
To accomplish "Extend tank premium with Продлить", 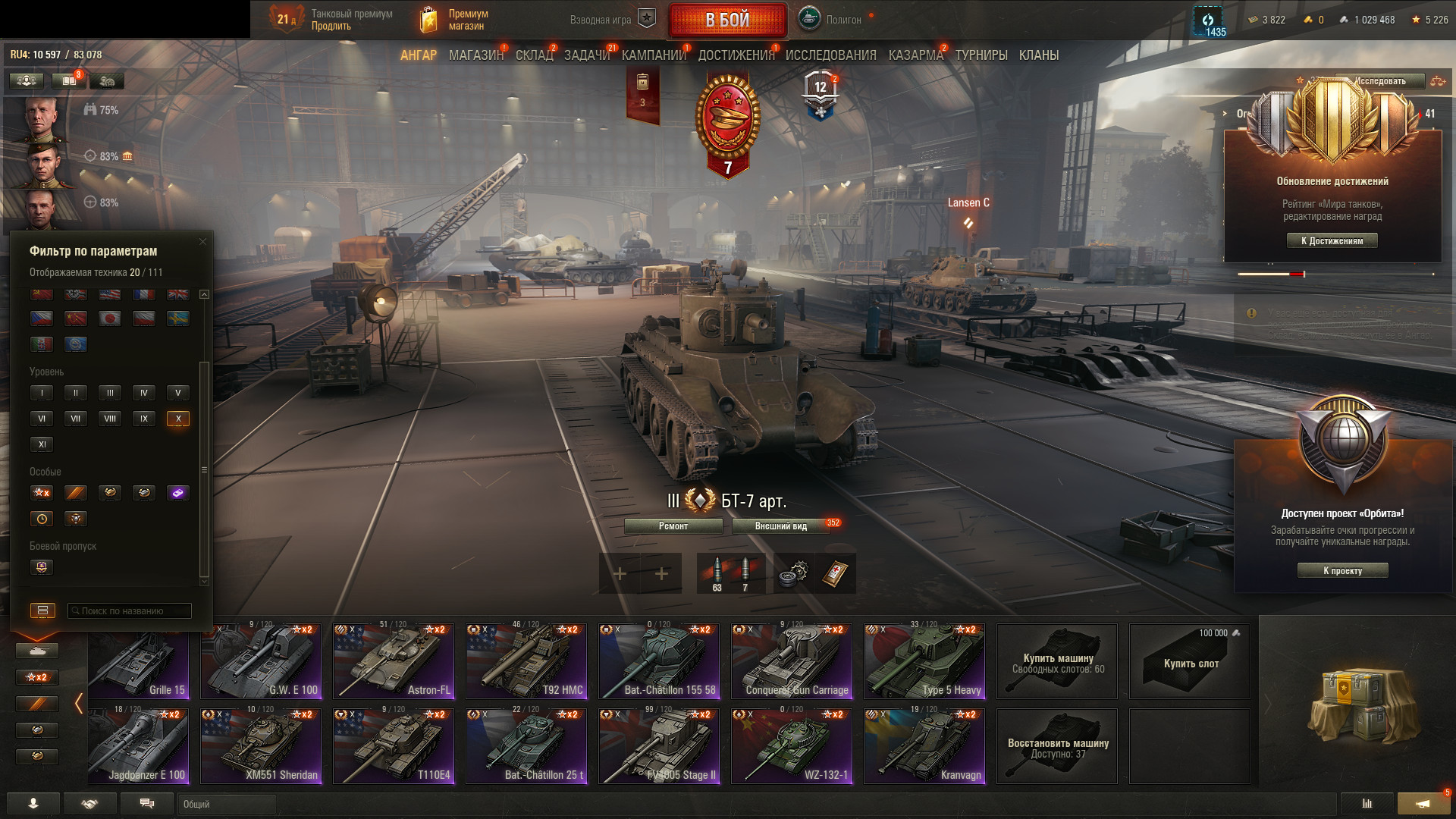I will (331, 27).
